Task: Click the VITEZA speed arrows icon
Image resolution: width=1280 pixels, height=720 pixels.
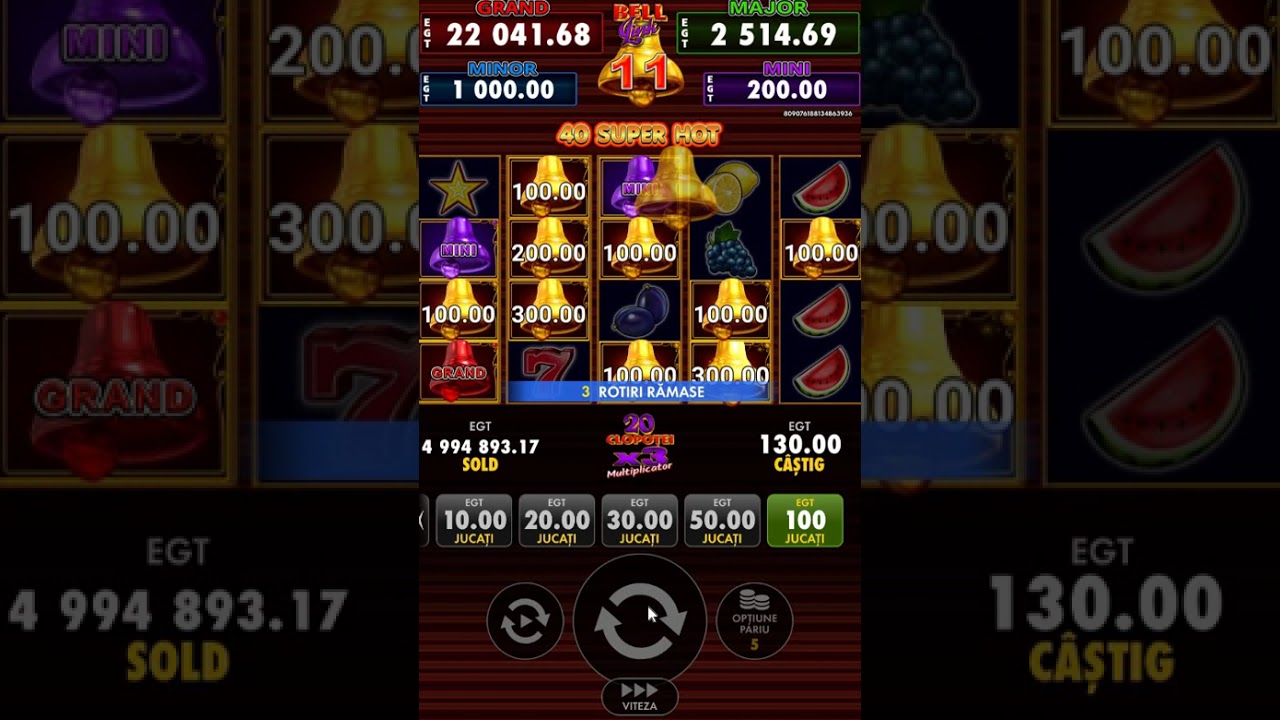Action: pos(640,692)
